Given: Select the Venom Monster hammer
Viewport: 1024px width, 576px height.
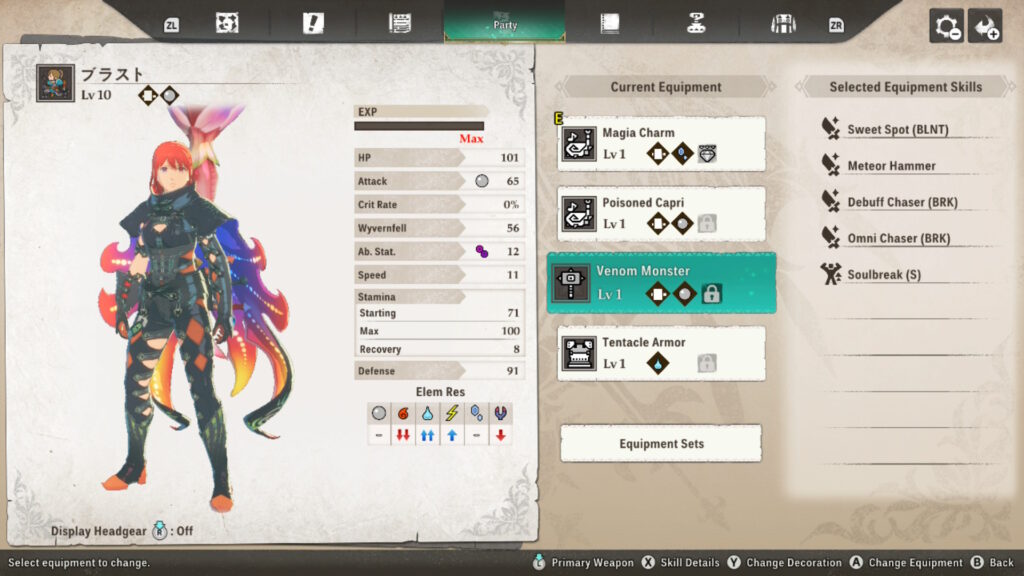Looking at the screenshot, I should (661, 283).
